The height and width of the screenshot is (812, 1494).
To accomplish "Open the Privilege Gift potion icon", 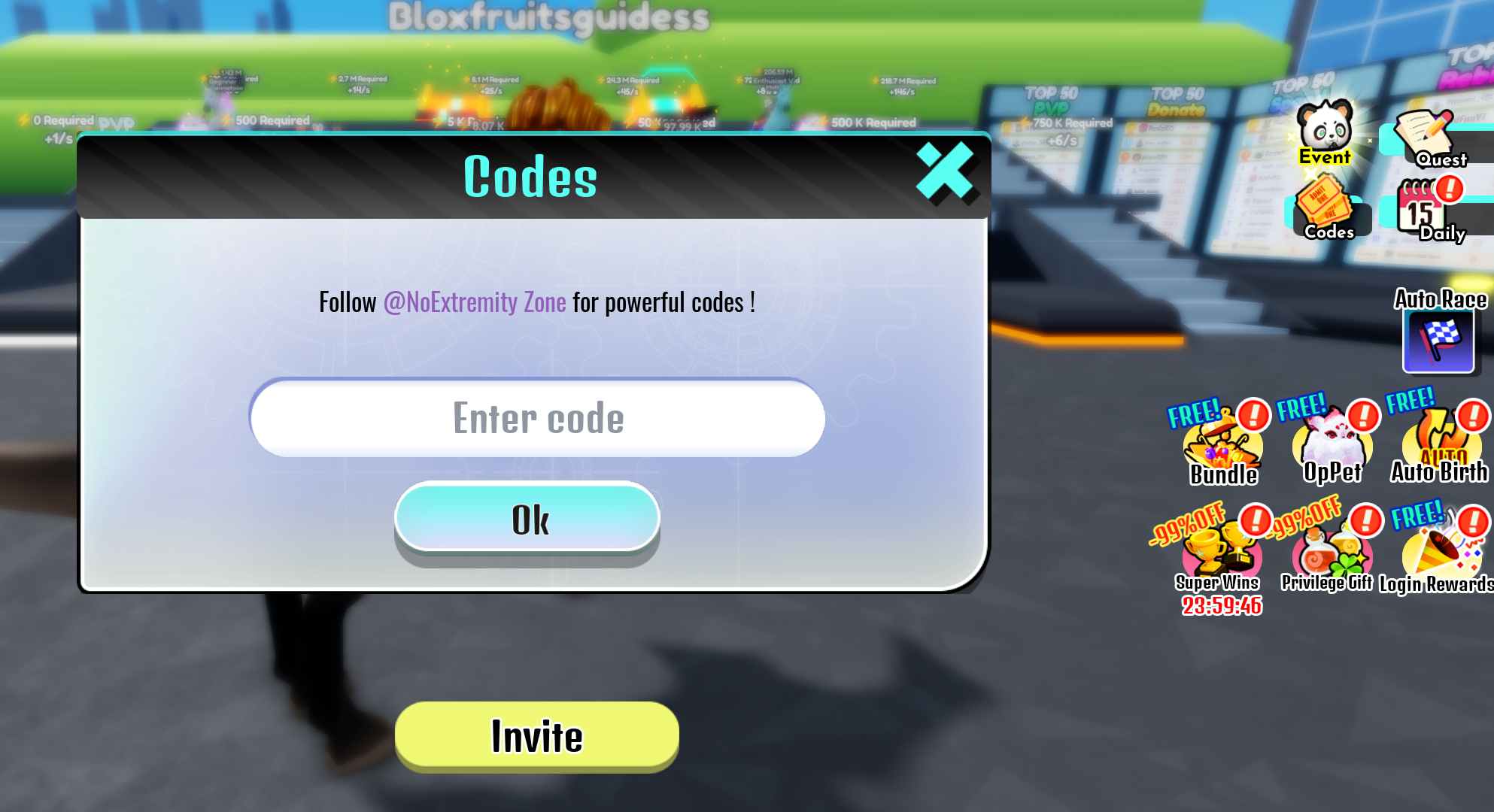I will pyautogui.click(x=1326, y=553).
